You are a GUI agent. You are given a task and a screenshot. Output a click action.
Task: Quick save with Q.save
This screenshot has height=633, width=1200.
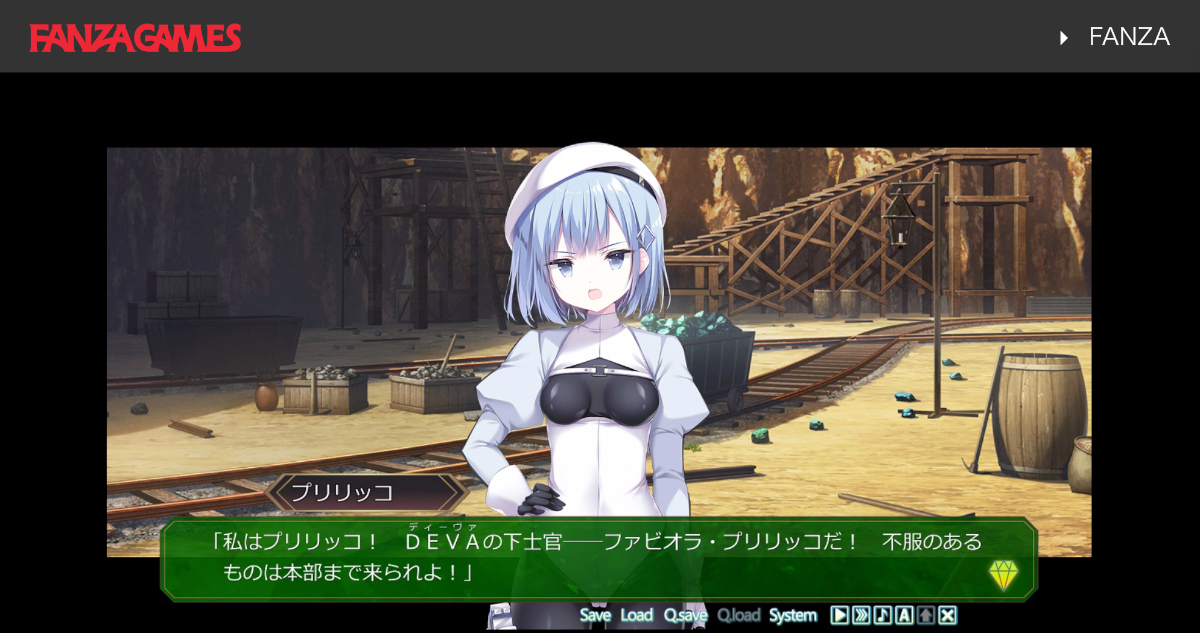tap(685, 615)
